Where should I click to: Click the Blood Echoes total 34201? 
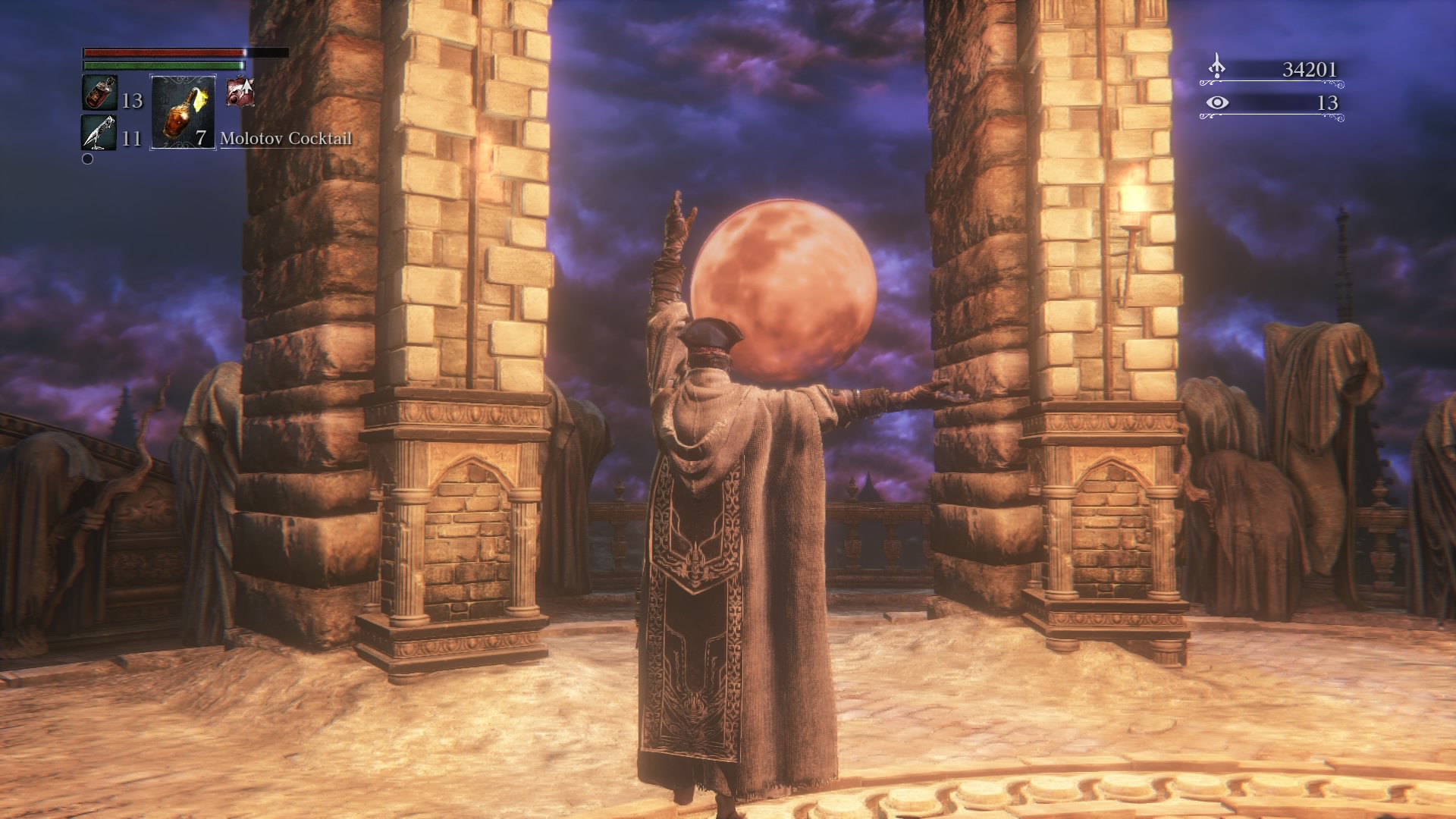1310,69
